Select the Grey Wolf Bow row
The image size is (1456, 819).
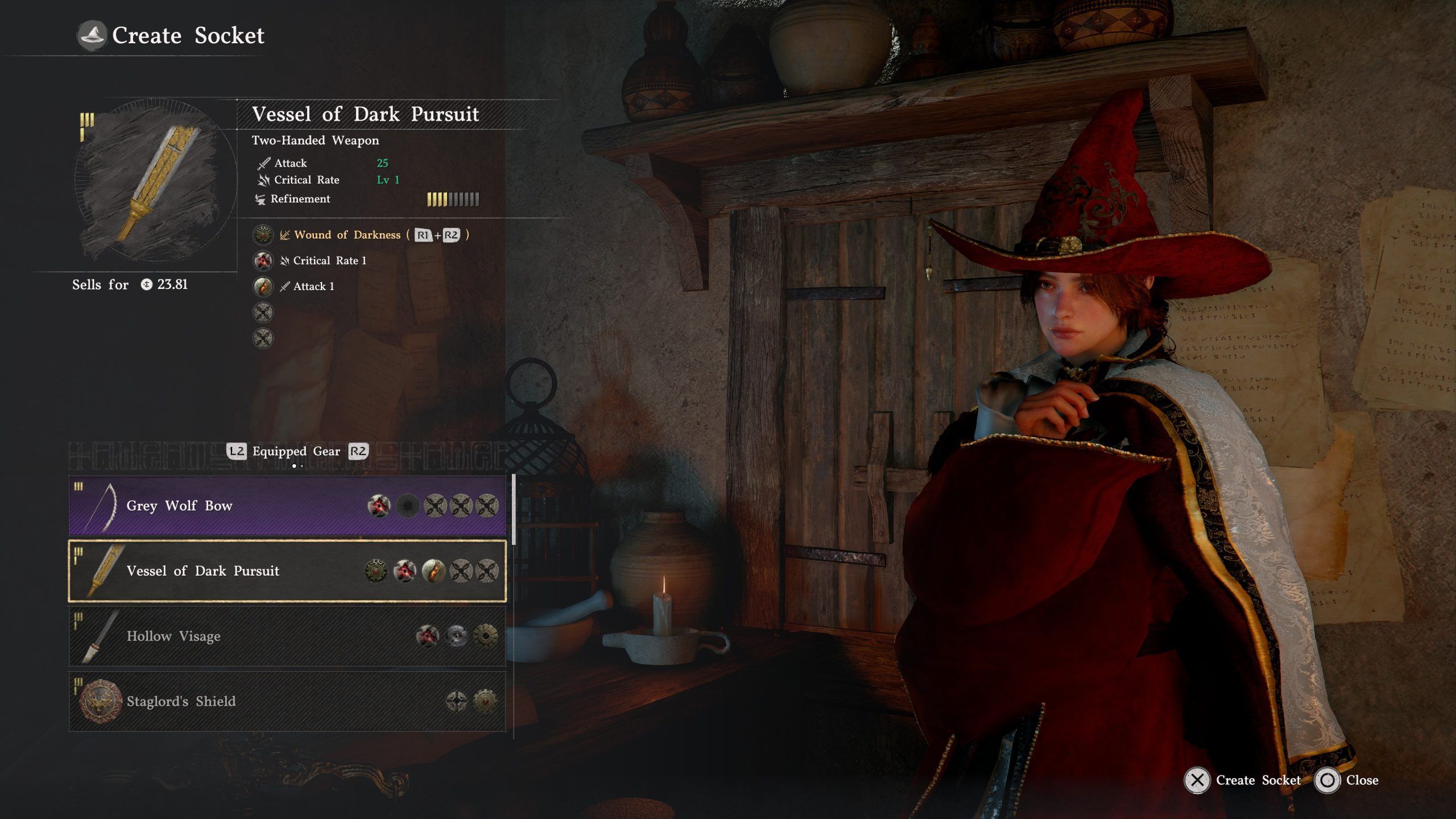pos(287,506)
